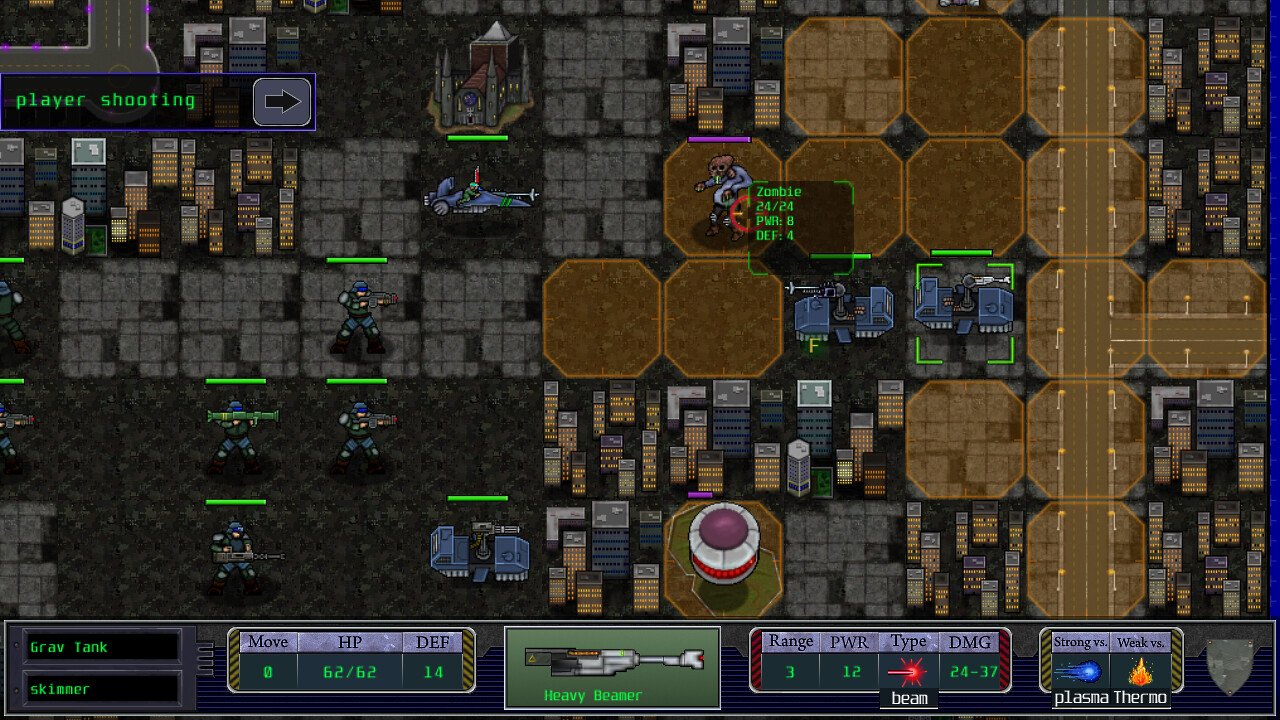Select the Heavy Beamer weapon panel
Viewport: 1280px width, 720px height.
[612, 667]
